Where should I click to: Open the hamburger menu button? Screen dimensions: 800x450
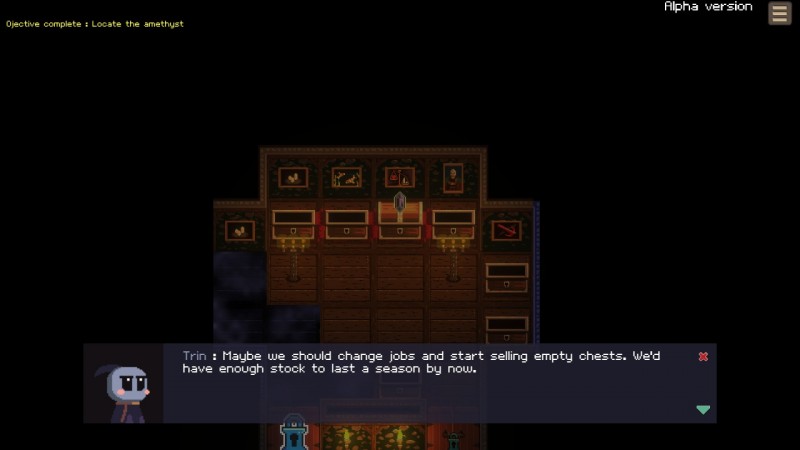(780, 13)
